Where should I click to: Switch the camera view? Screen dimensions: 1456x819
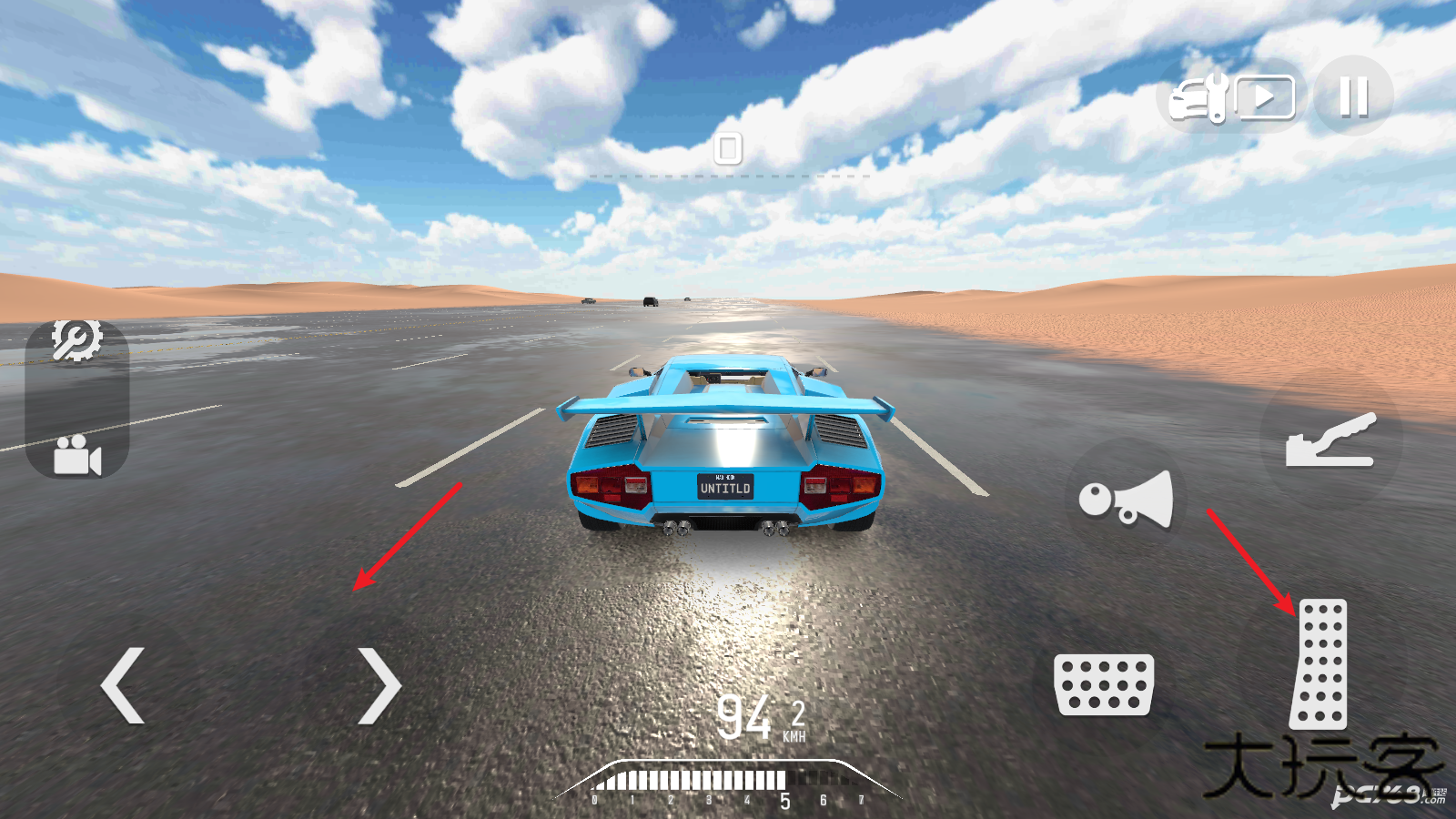tap(76, 455)
